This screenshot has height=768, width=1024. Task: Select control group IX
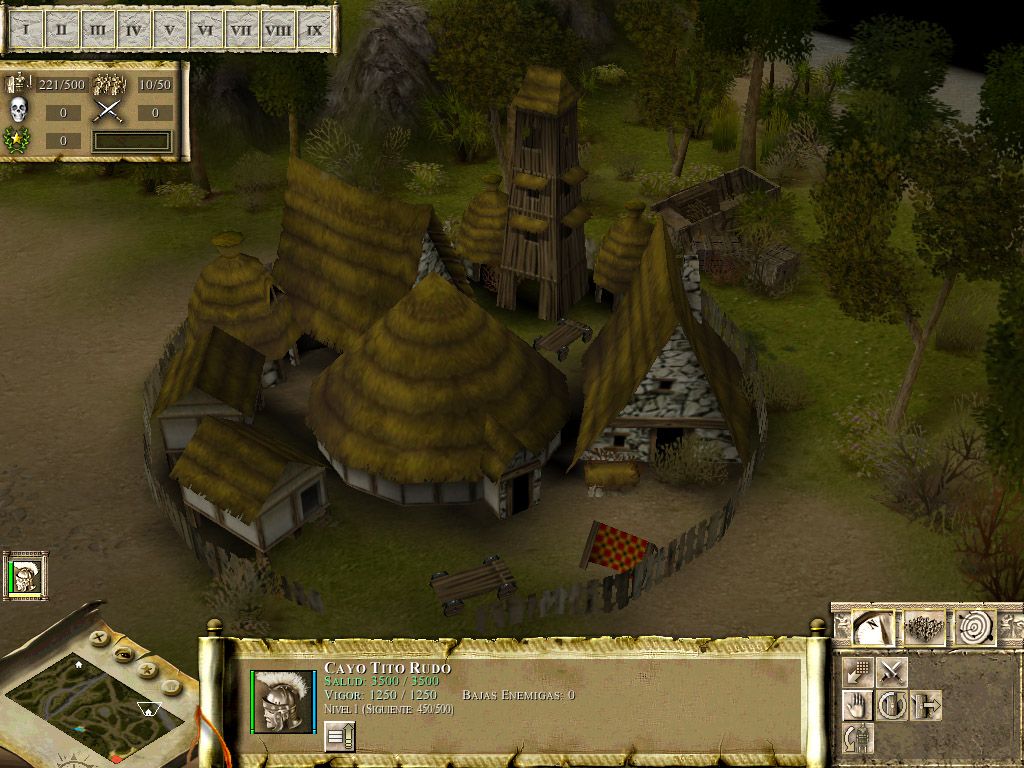(x=314, y=30)
